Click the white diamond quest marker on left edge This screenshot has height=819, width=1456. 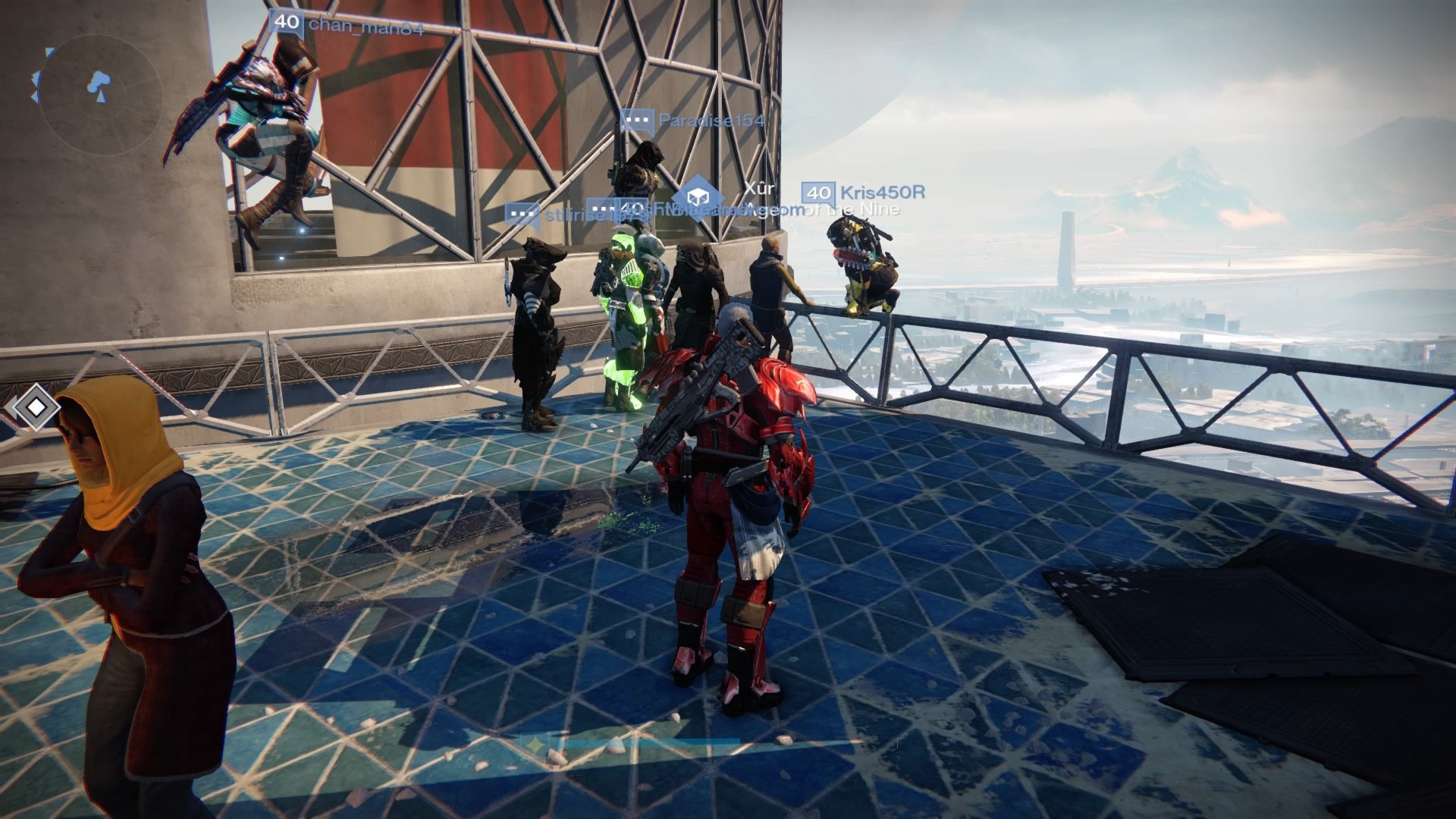coord(35,406)
